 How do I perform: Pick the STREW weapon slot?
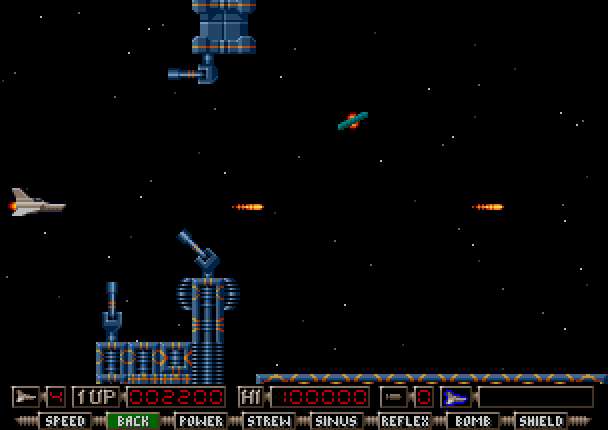pos(269,421)
